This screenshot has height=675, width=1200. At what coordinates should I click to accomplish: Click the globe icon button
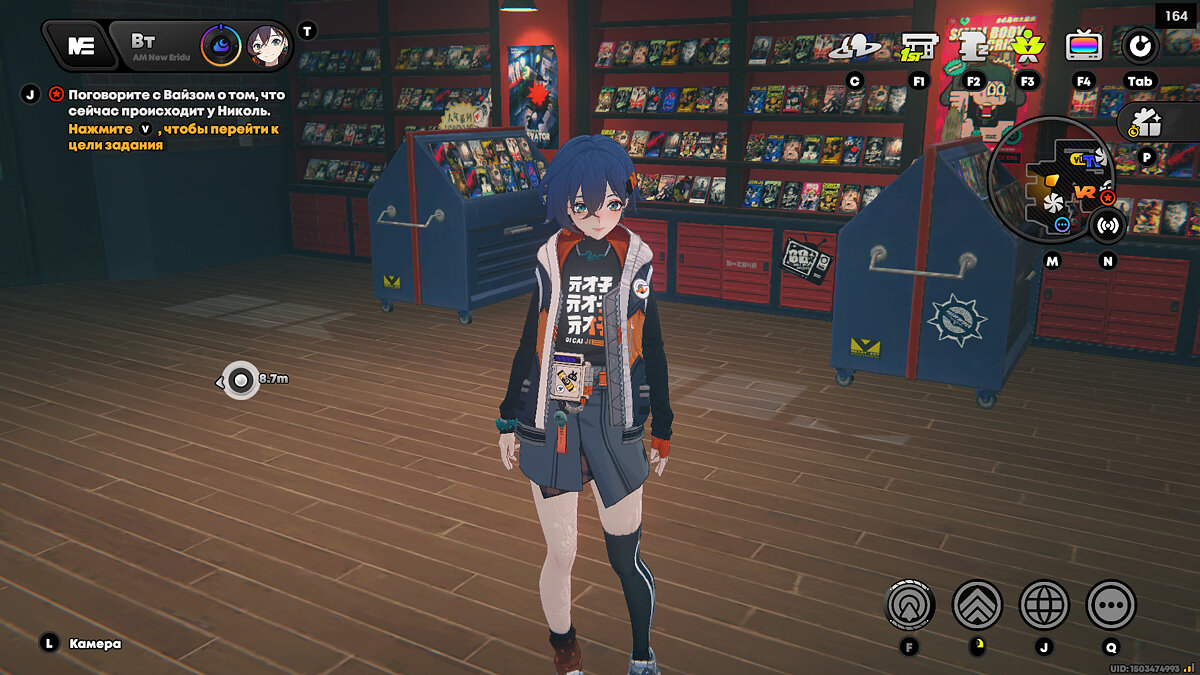(1044, 604)
